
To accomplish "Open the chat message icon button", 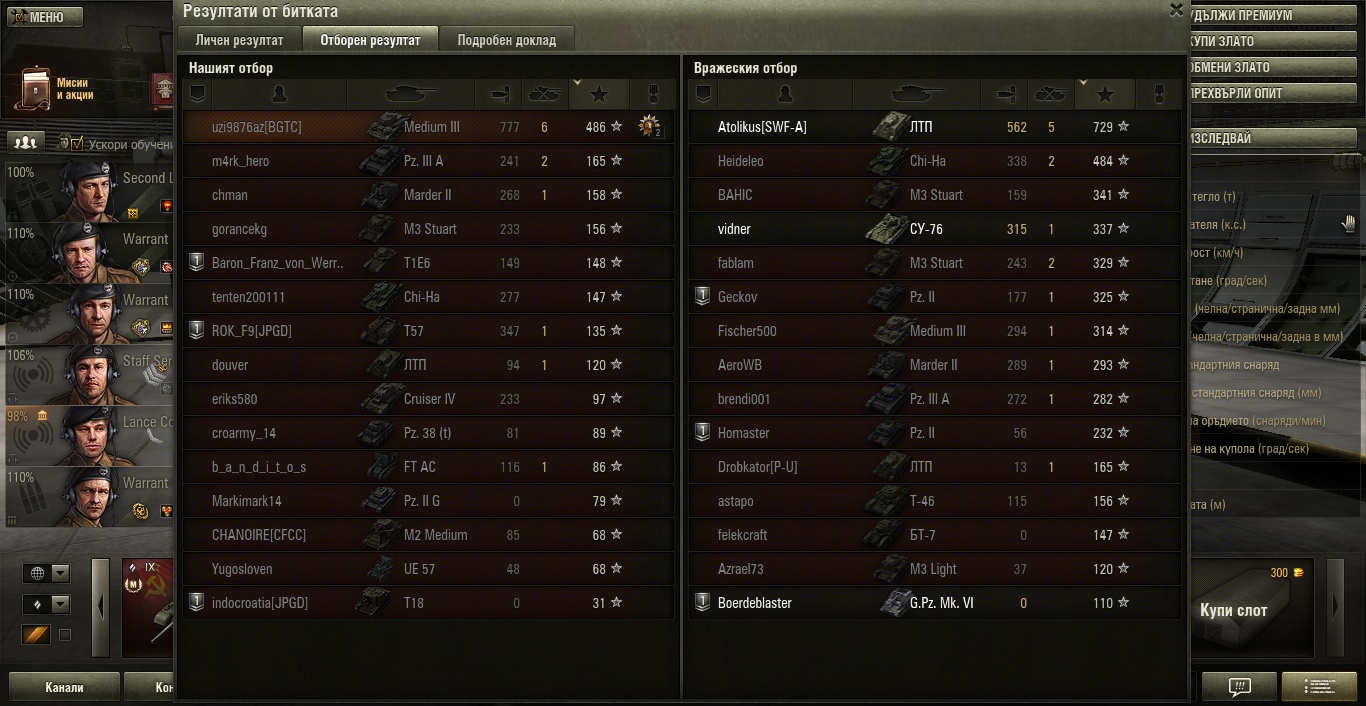I will point(1239,687).
